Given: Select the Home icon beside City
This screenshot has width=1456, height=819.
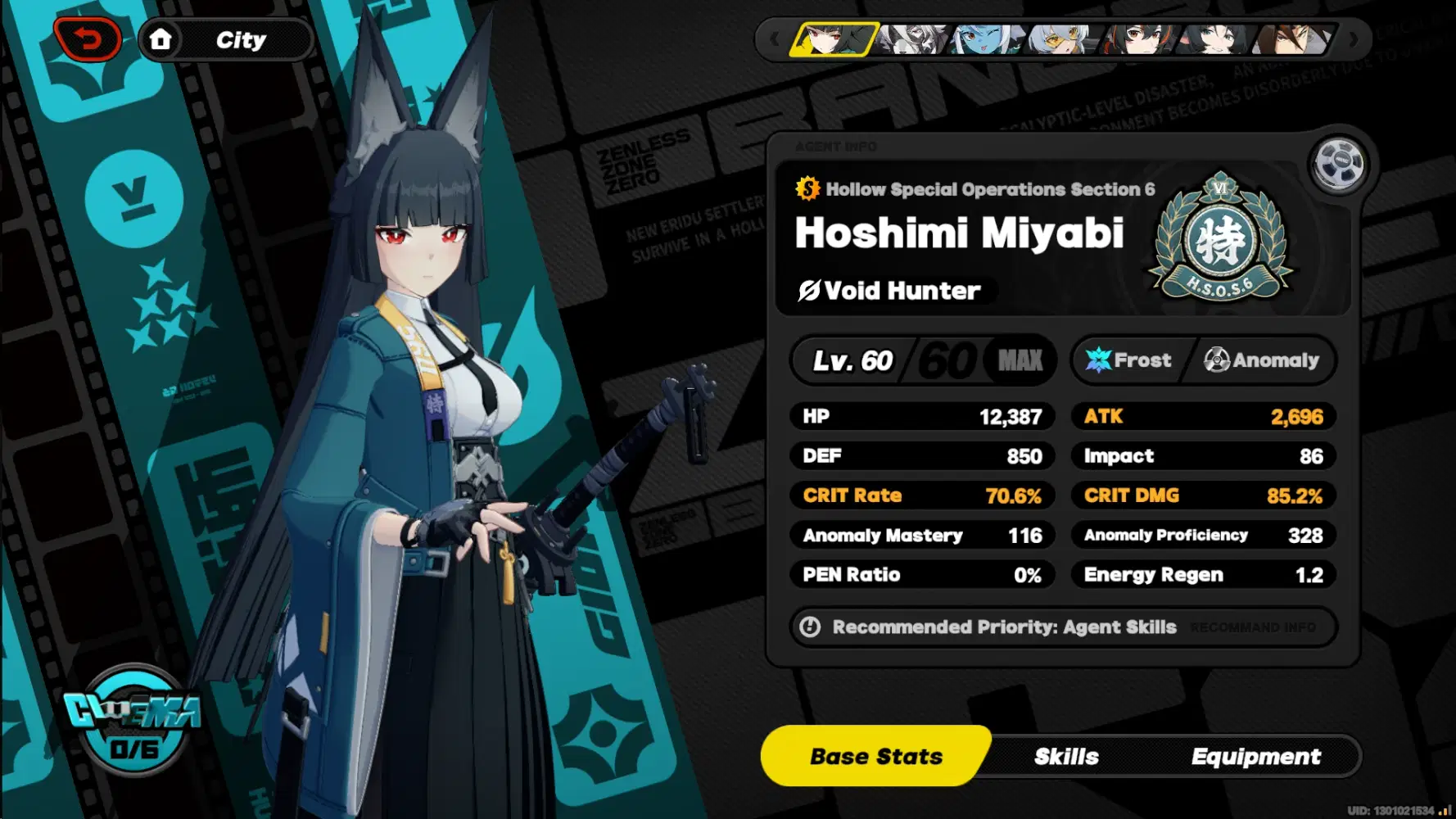Looking at the screenshot, I should pos(163,38).
